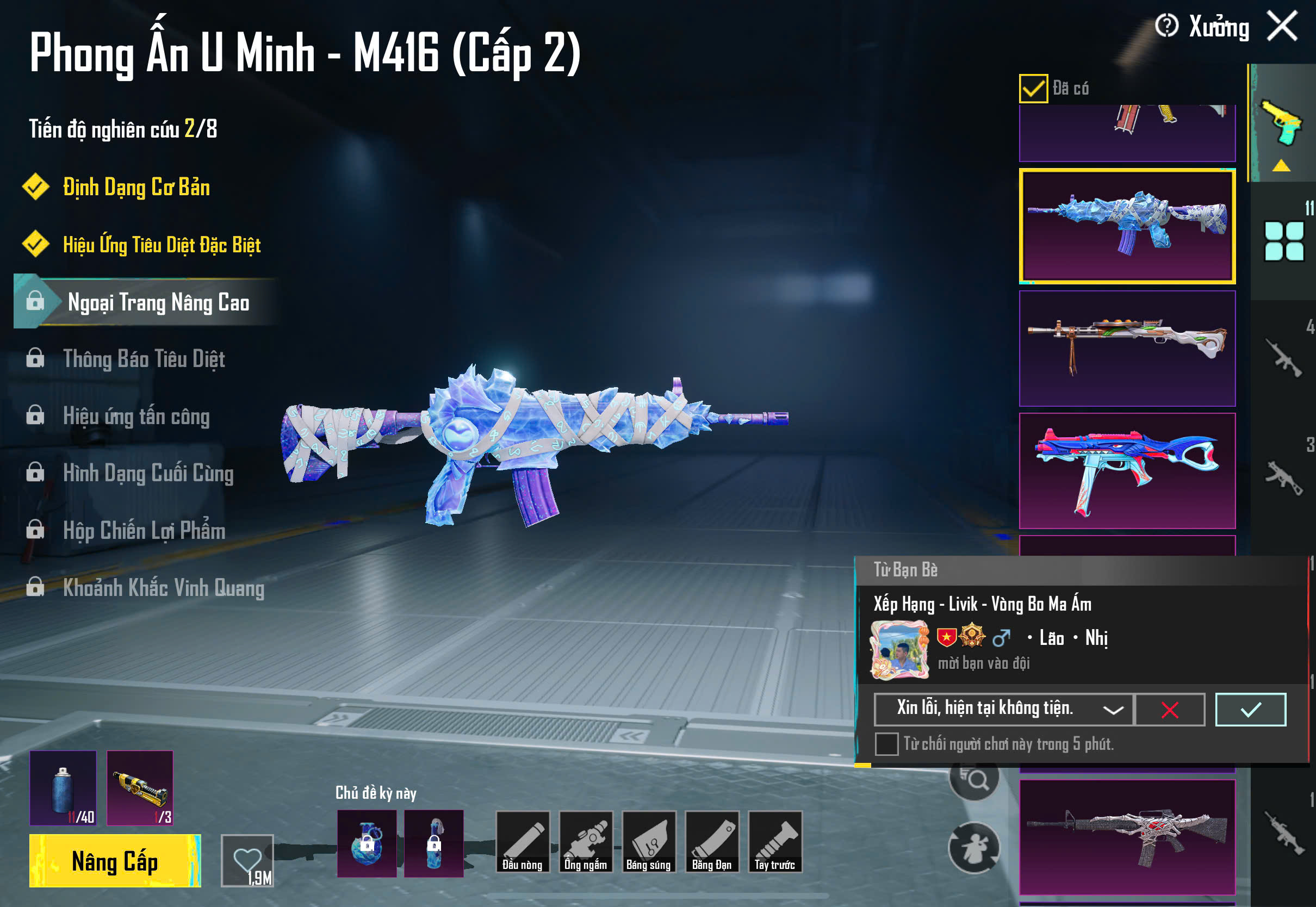Open the Hộp Chiến Lợi Phẩm entry
The image size is (1316, 907).
pos(144,530)
